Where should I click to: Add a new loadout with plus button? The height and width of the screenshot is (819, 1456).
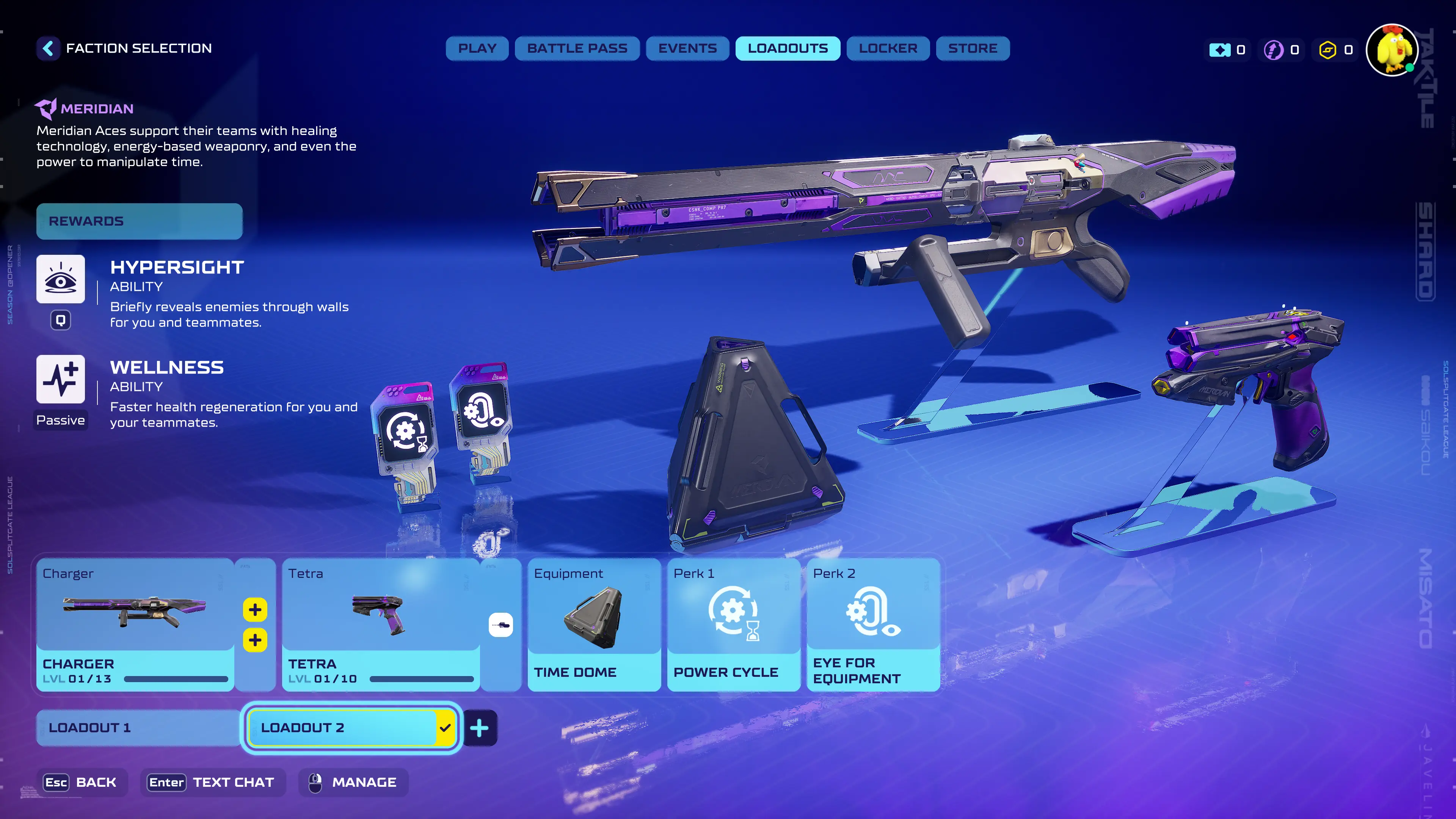(x=479, y=728)
